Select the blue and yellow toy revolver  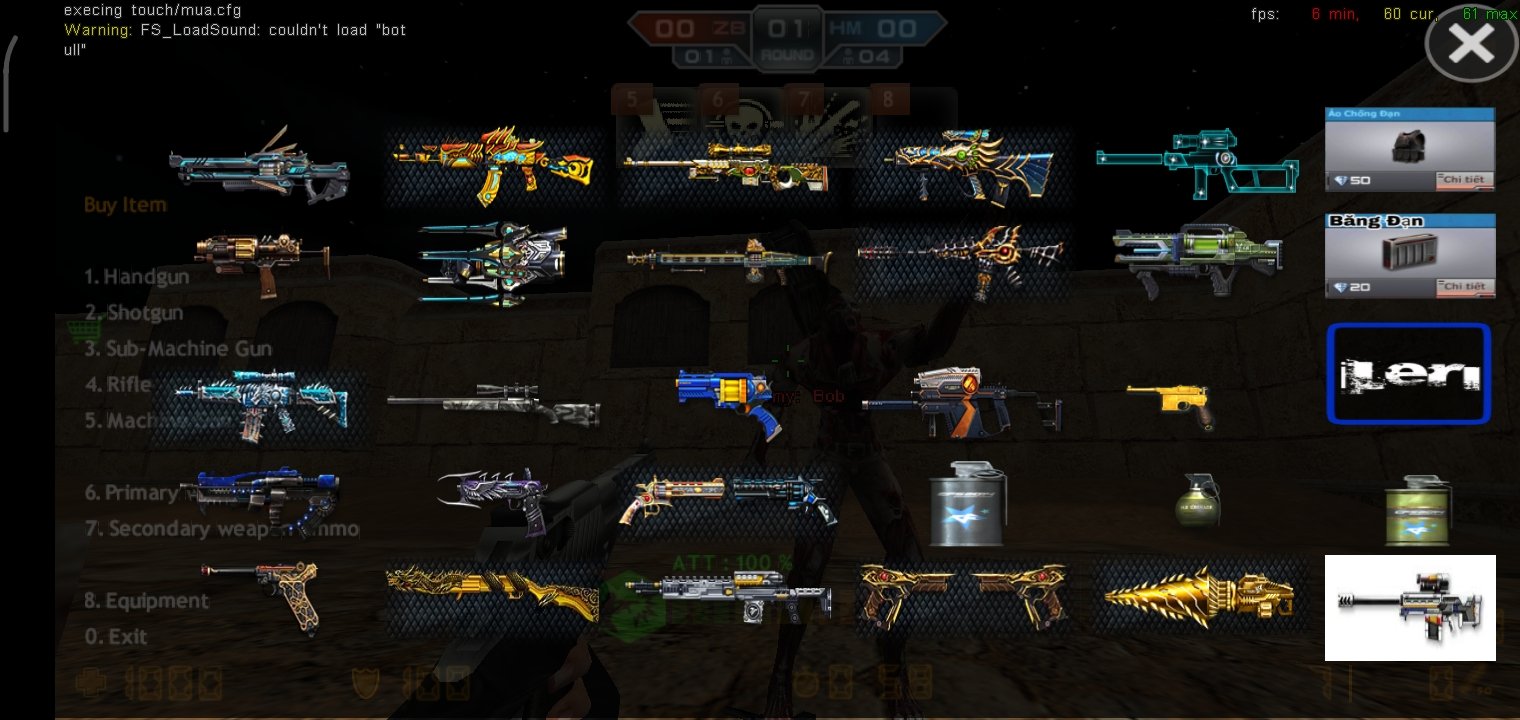(728, 402)
